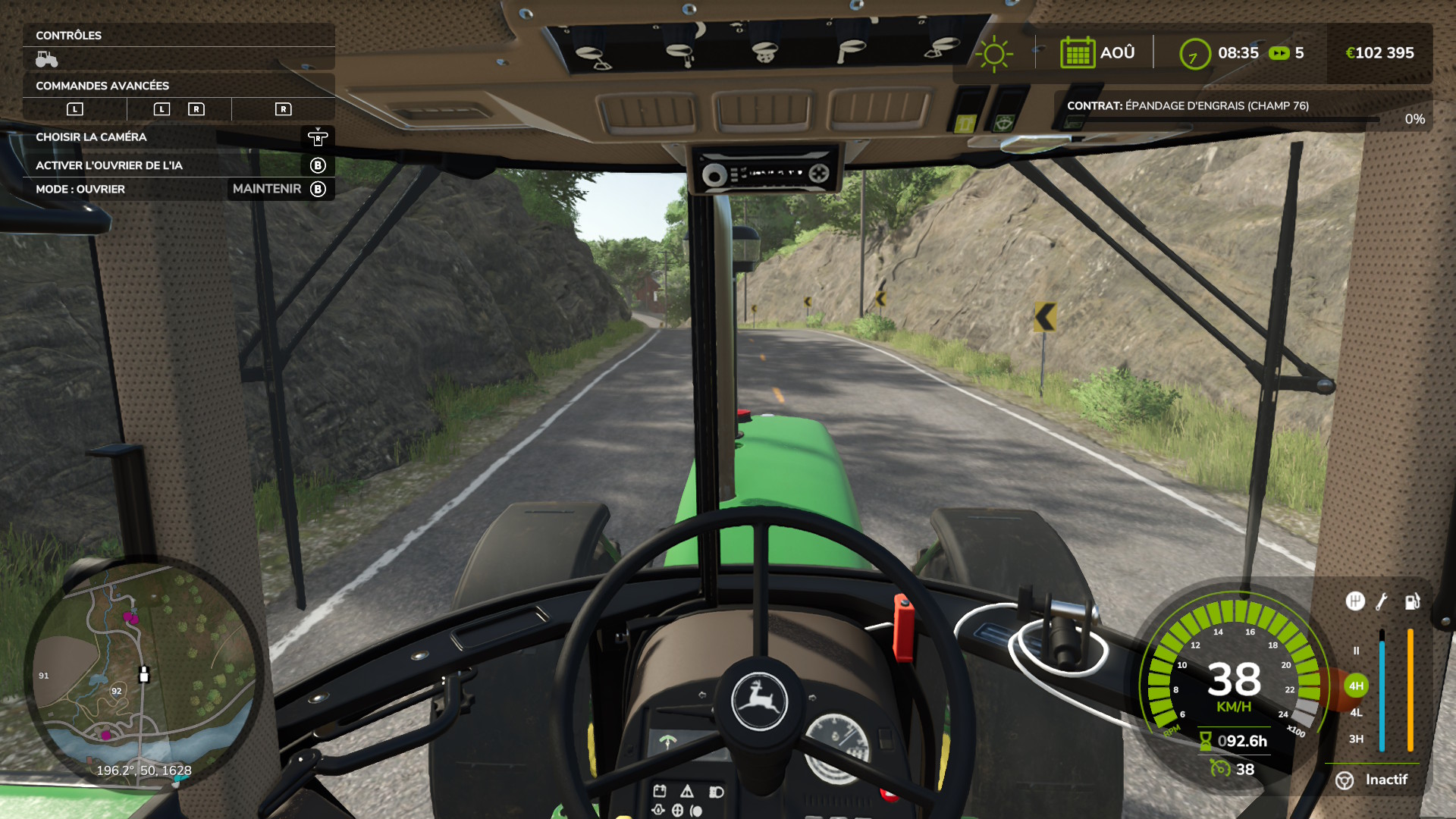Click the tractor icon under Contrôles
The image size is (1456, 819).
click(x=47, y=59)
